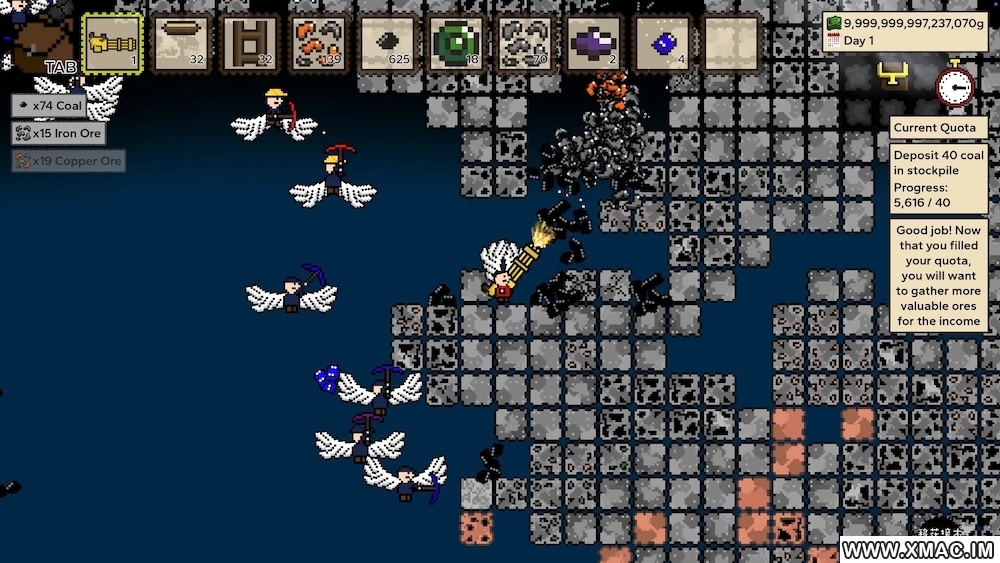Select the golden minigun hotbar slot

tap(113, 44)
